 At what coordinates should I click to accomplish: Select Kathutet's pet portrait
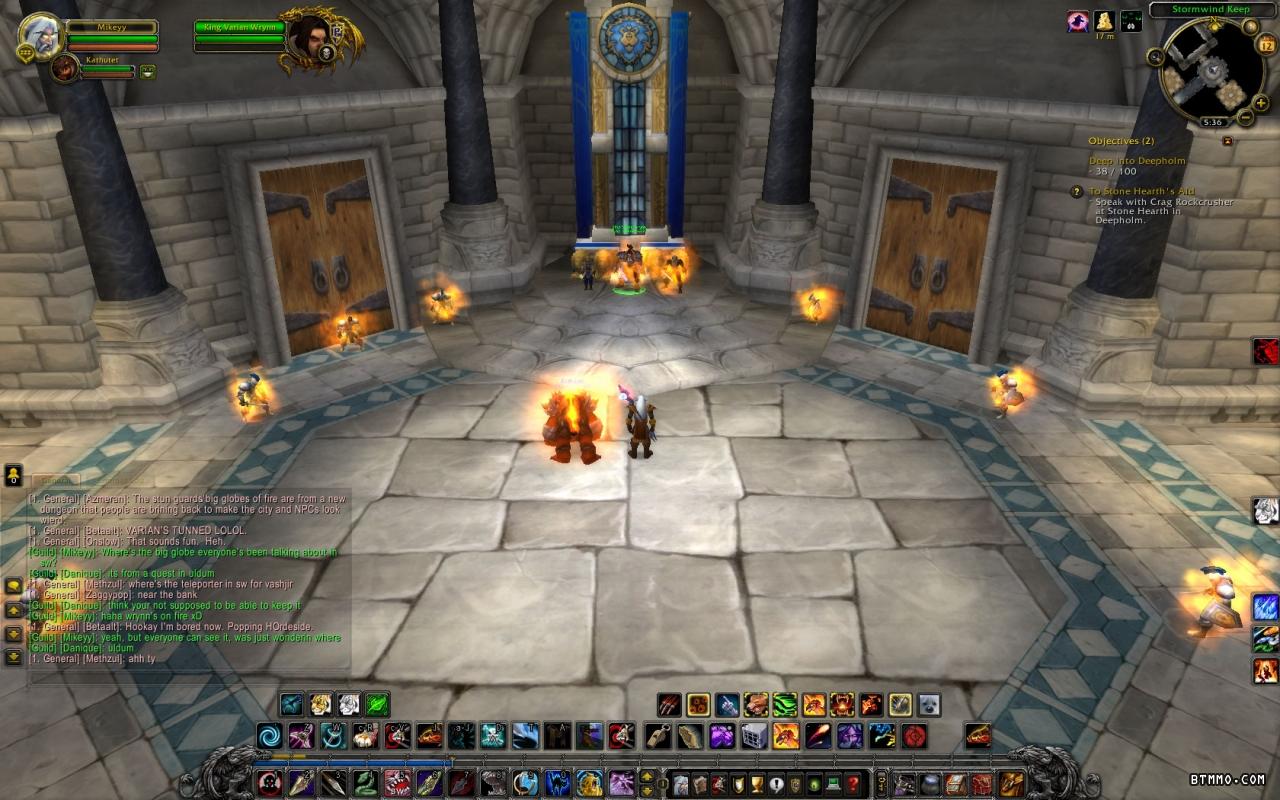coord(65,68)
